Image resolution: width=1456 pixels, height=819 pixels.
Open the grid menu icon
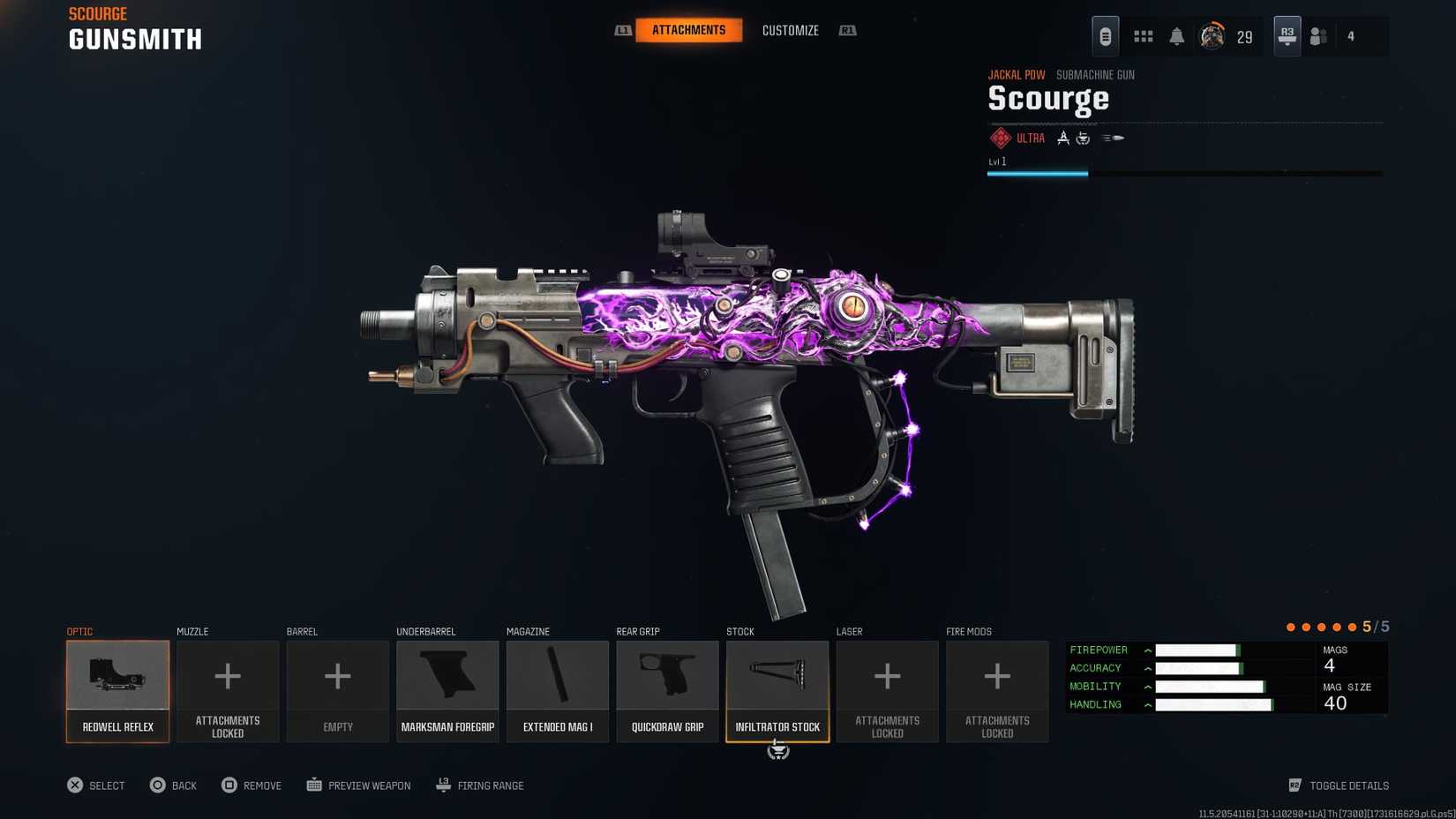click(1143, 36)
